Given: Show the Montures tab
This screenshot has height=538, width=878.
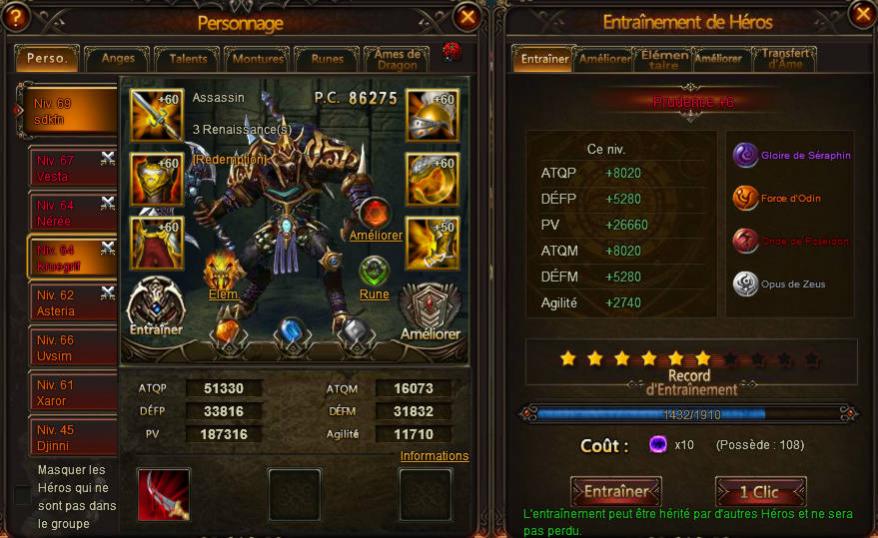Looking at the screenshot, I should pyautogui.click(x=258, y=59).
